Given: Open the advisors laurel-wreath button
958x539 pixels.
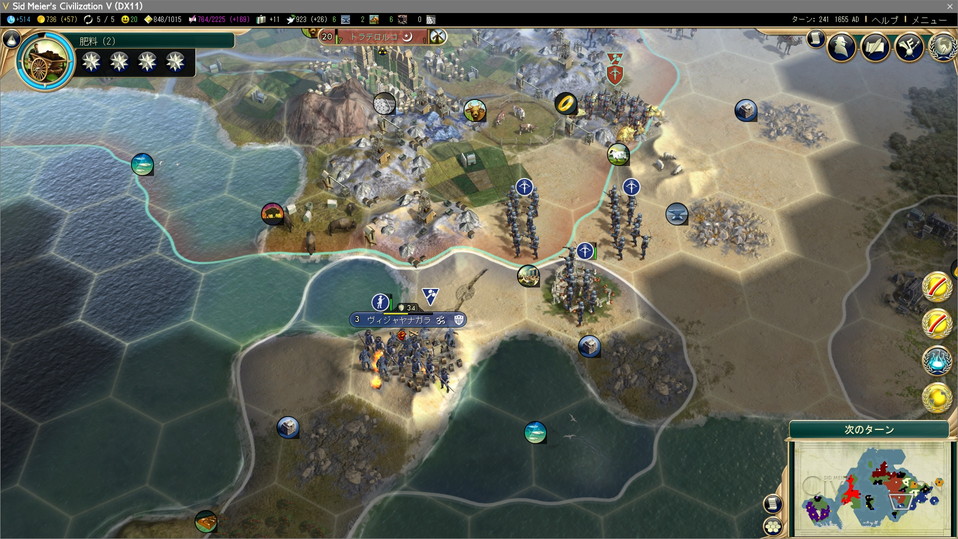Looking at the screenshot, I should 942,47.
